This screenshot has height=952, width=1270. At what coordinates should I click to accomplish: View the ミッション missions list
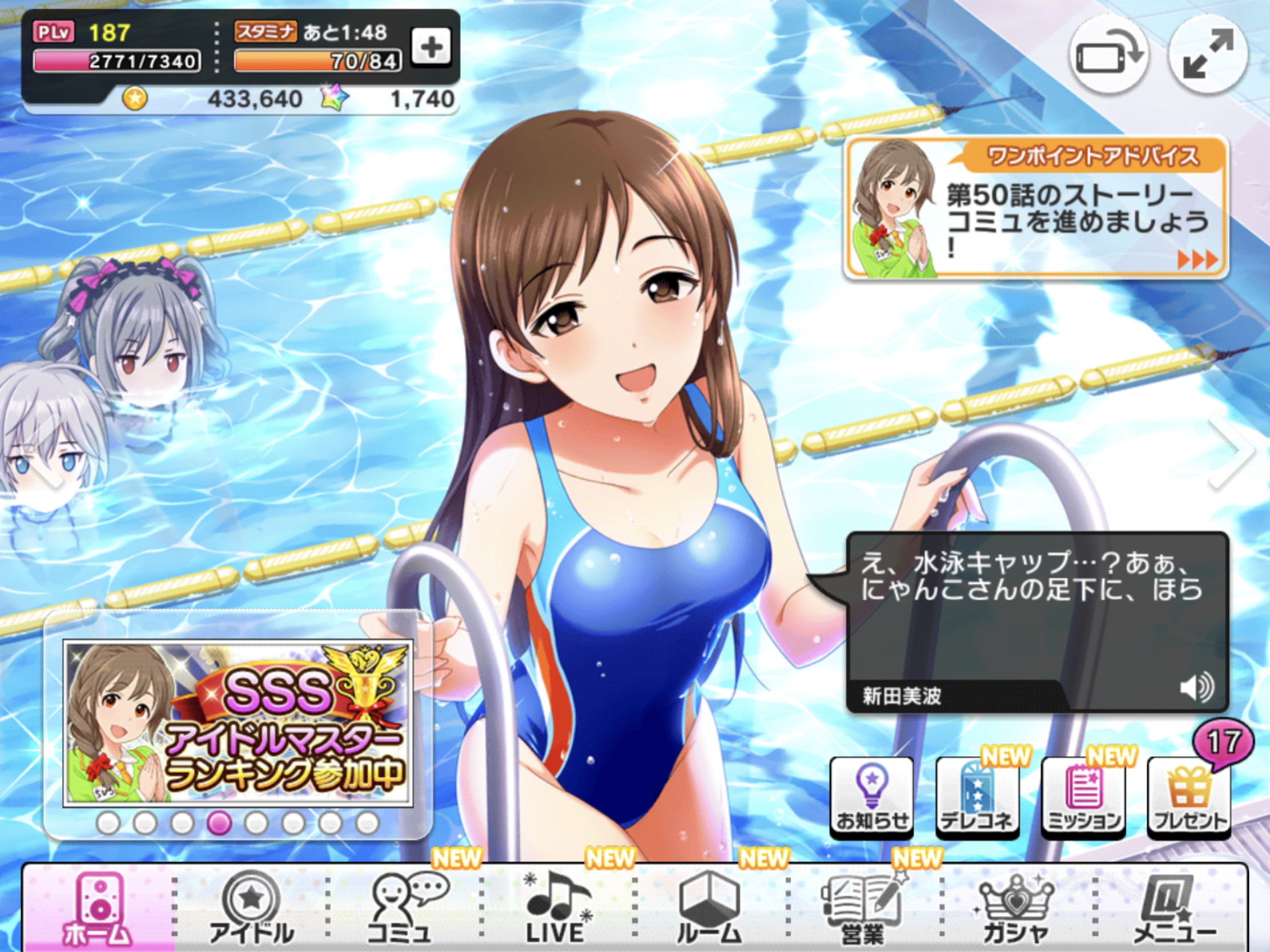click(1083, 797)
